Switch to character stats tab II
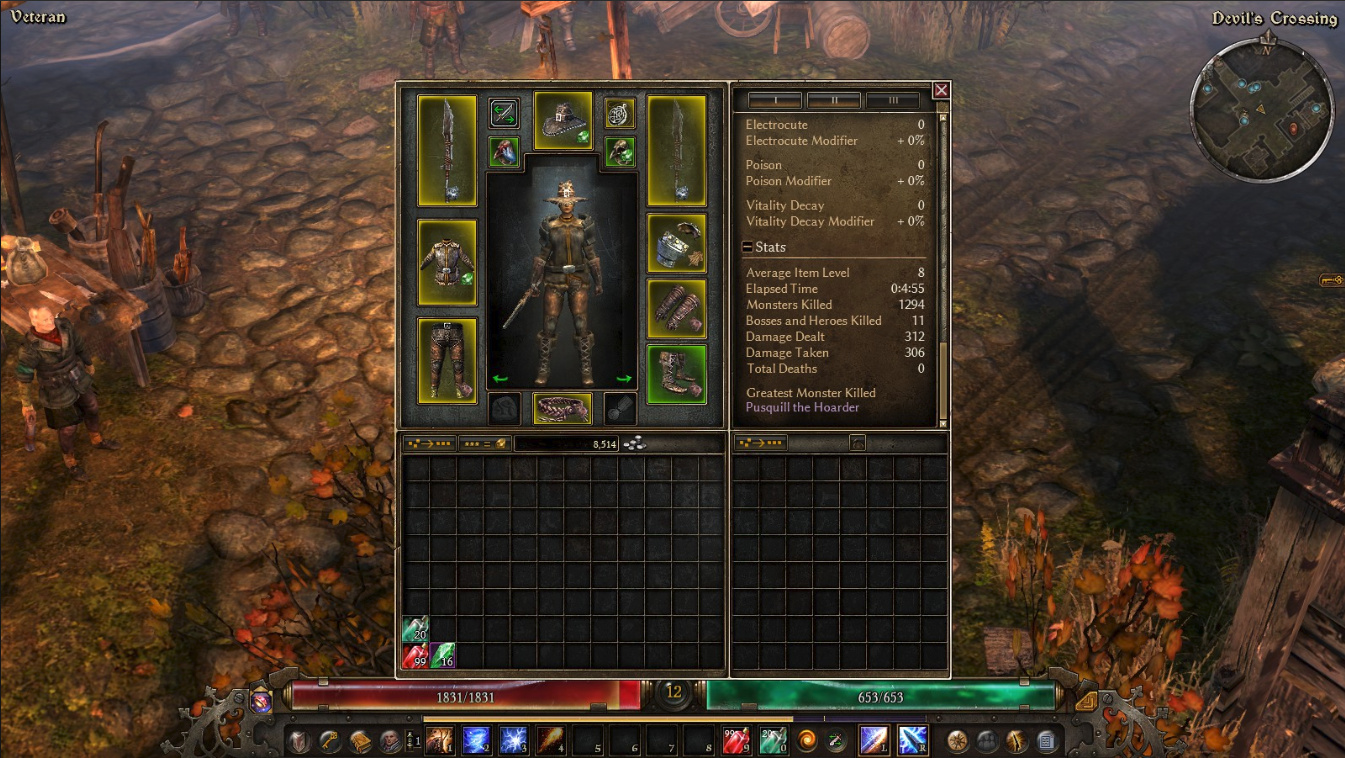 833,100
